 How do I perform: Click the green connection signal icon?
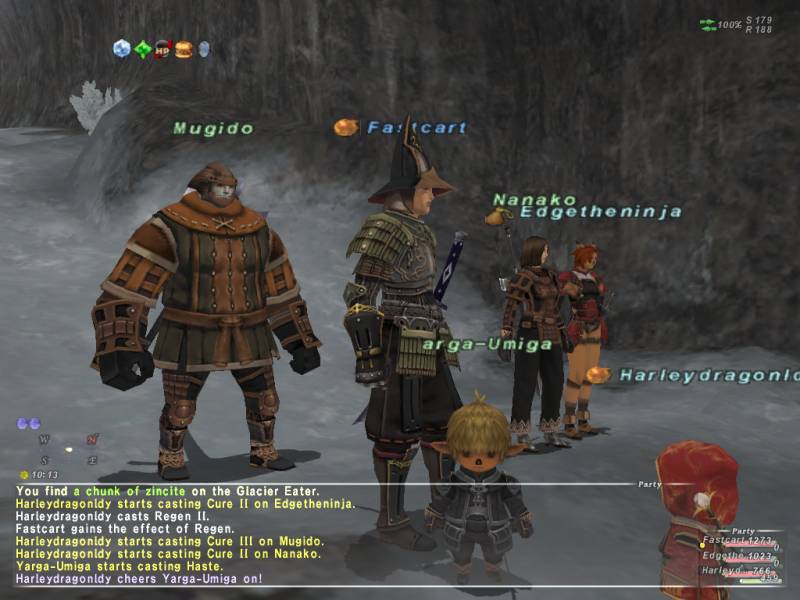(x=708, y=23)
